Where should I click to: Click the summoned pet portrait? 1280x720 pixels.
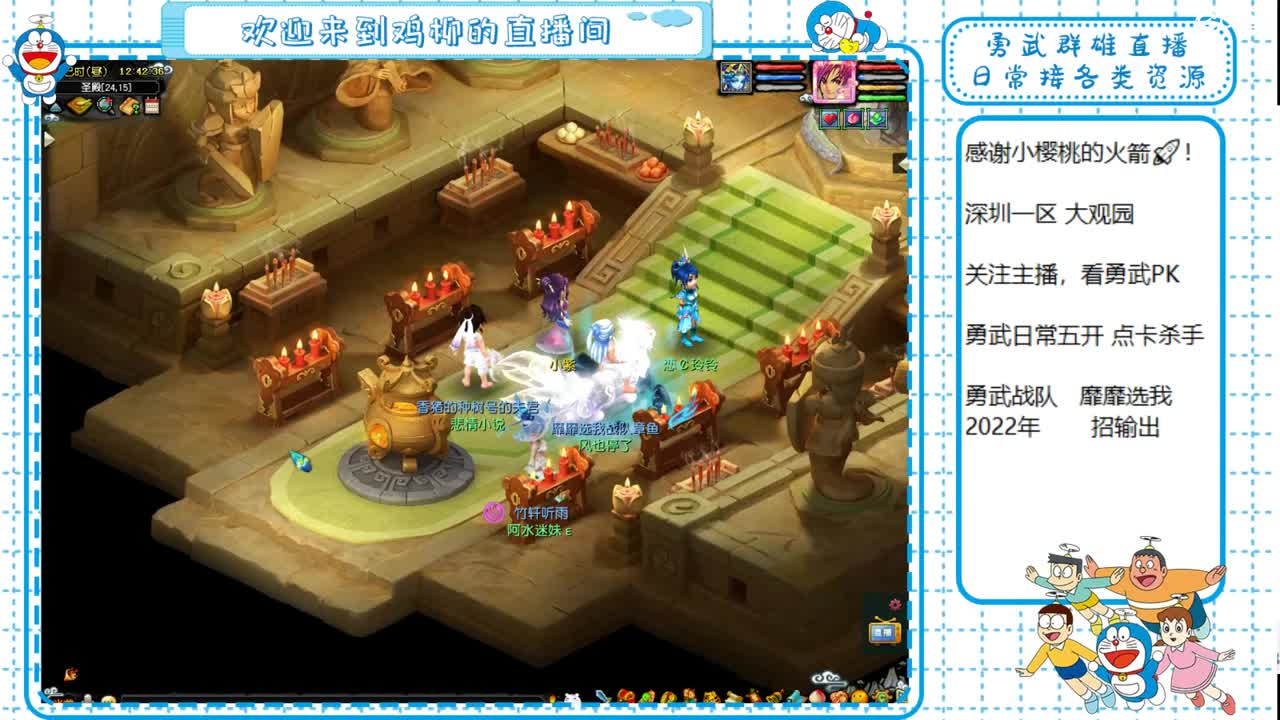(735, 78)
